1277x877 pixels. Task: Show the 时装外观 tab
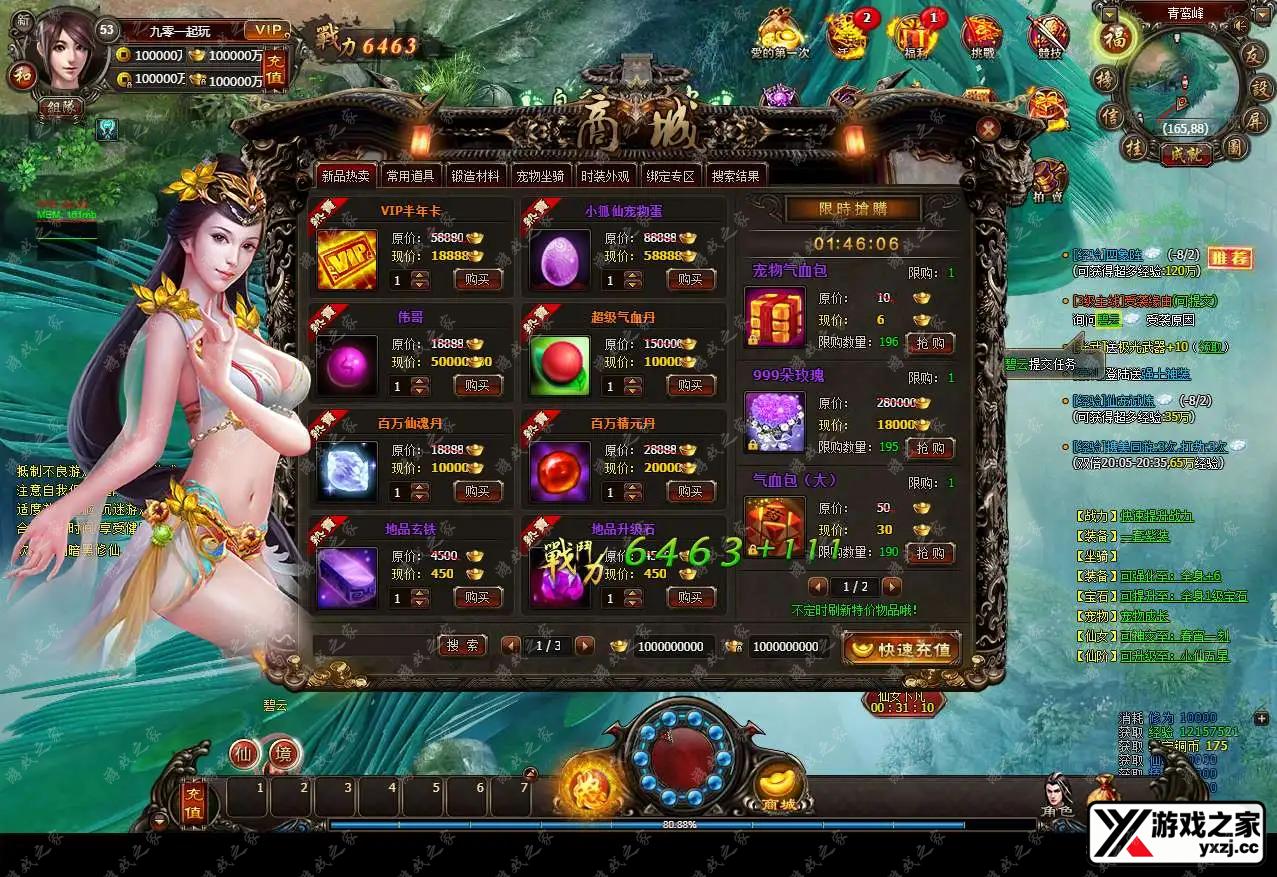605,176
